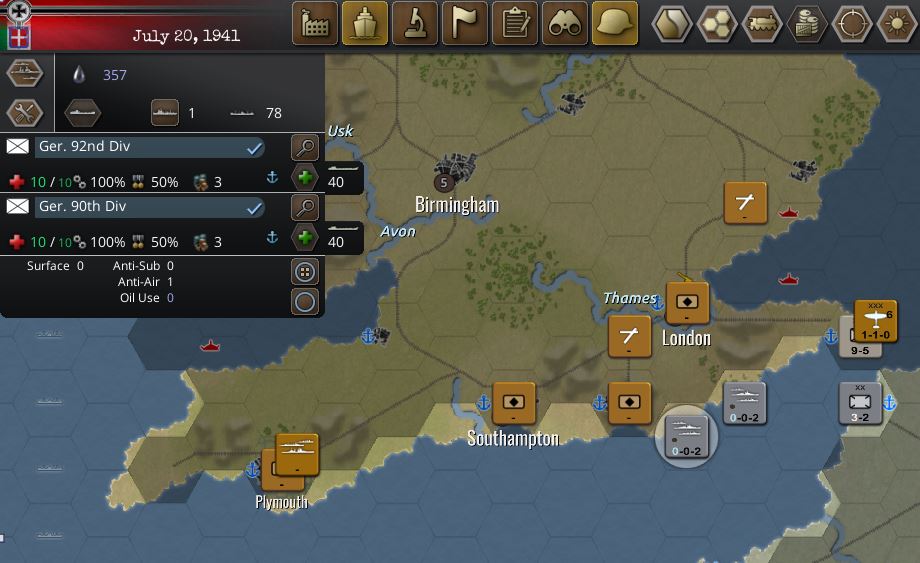Open the ship naval panel

tap(365, 24)
